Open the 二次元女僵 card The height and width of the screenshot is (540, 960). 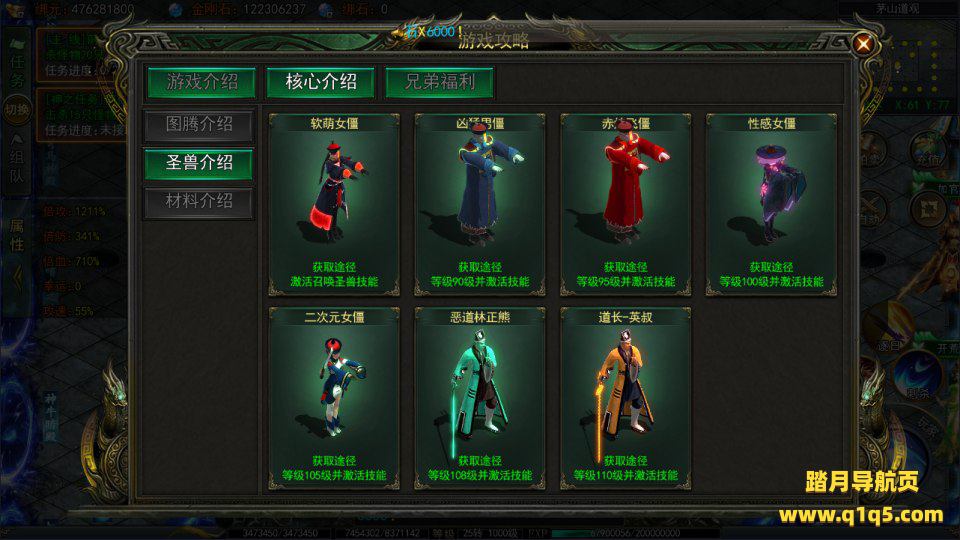335,399
